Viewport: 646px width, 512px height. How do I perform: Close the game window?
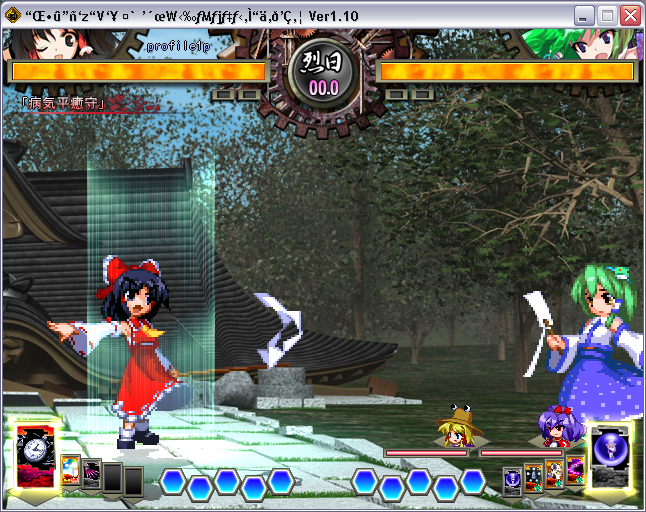click(x=630, y=16)
